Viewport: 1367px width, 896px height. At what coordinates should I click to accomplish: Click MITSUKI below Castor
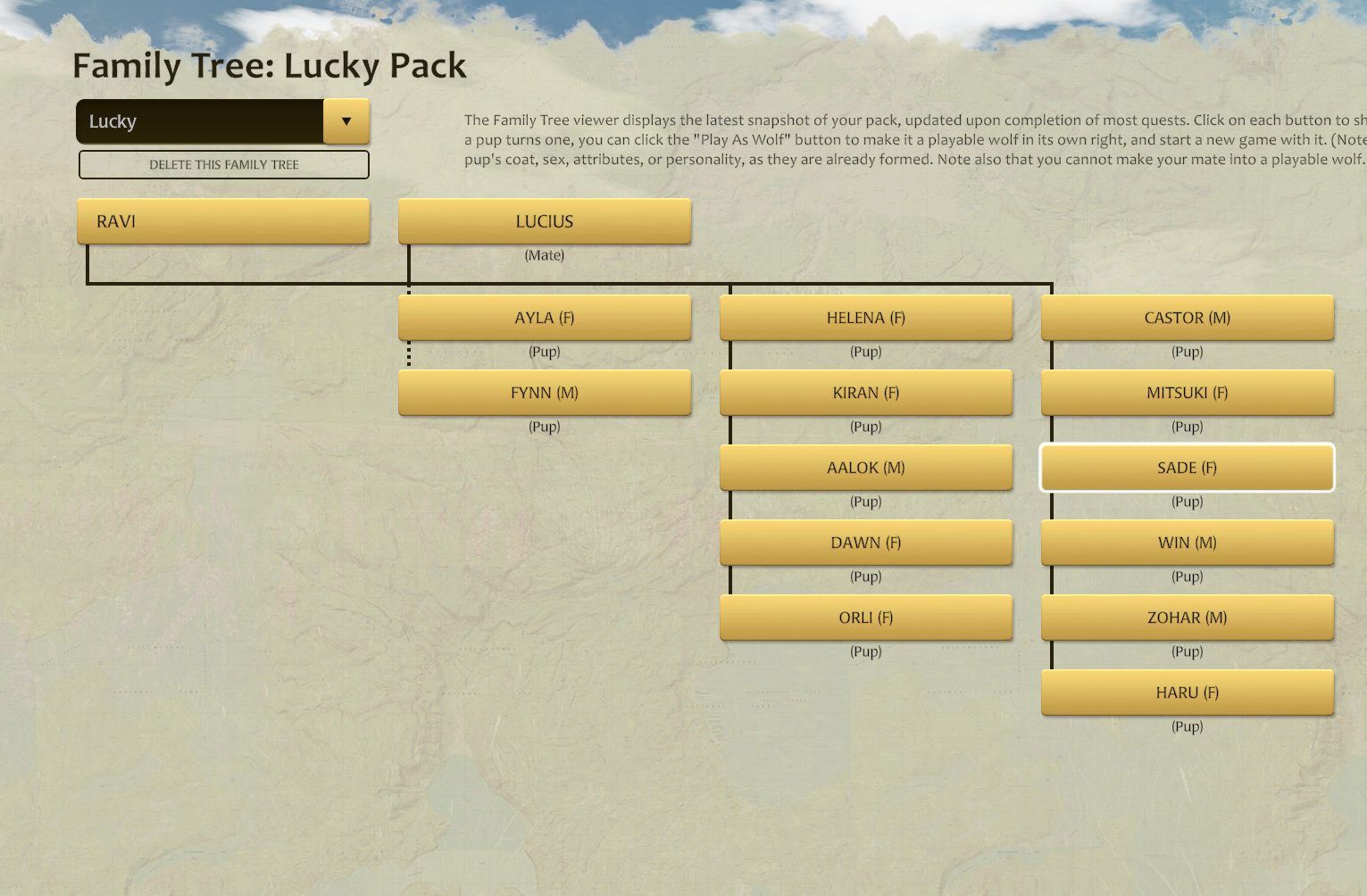click(x=1187, y=392)
